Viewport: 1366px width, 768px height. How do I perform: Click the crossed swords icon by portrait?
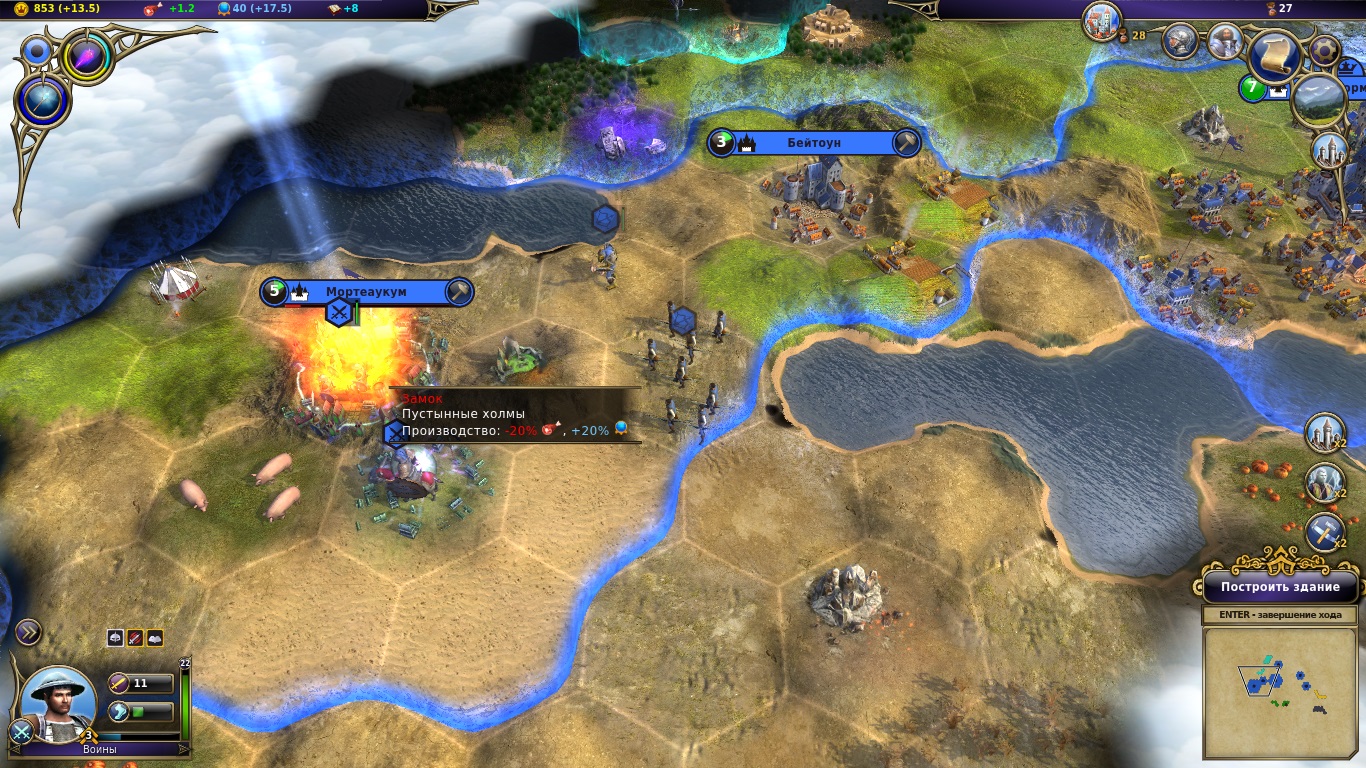(x=19, y=732)
